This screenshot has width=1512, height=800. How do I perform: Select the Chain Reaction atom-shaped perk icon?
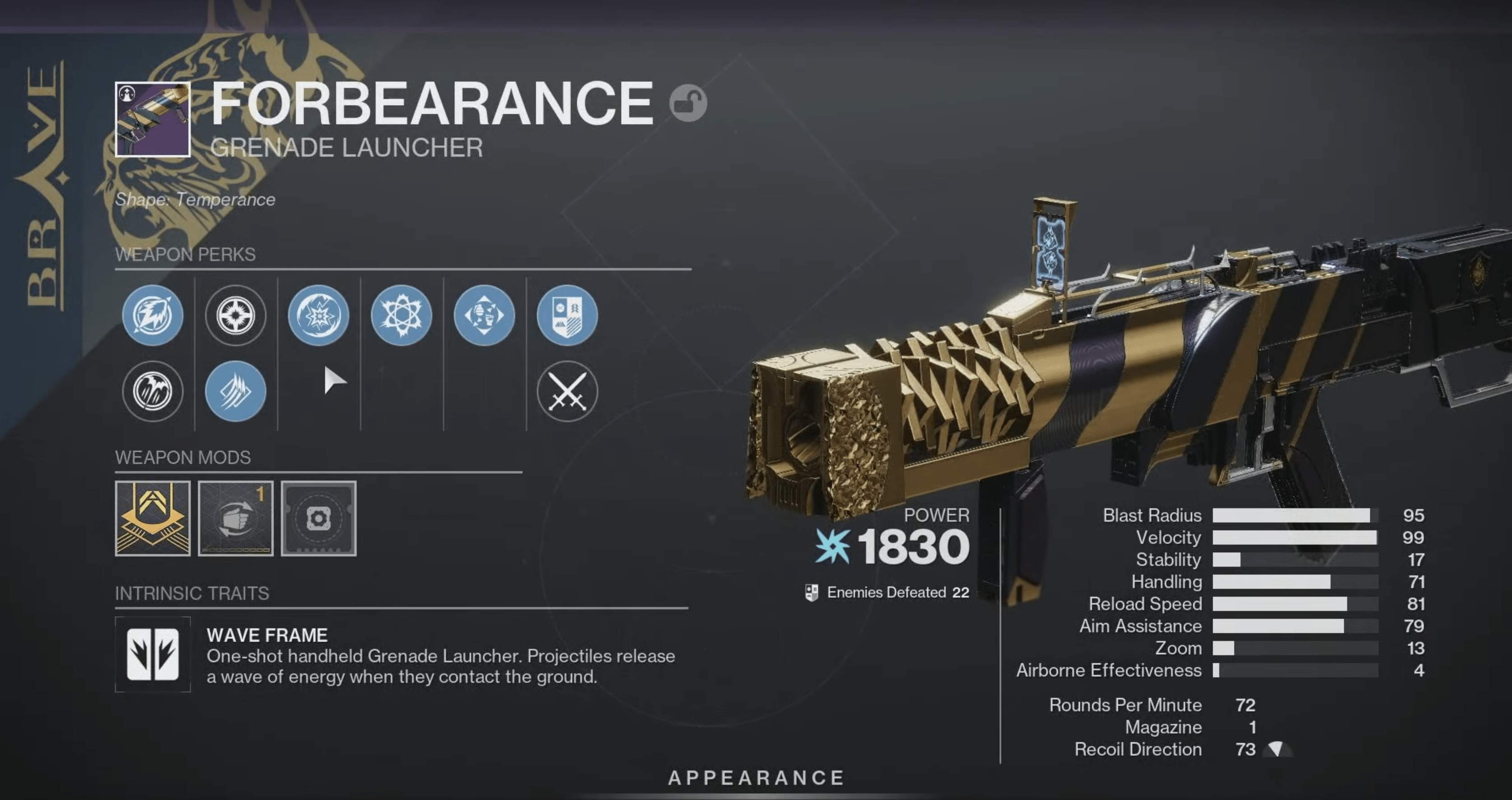(x=402, y=315)
